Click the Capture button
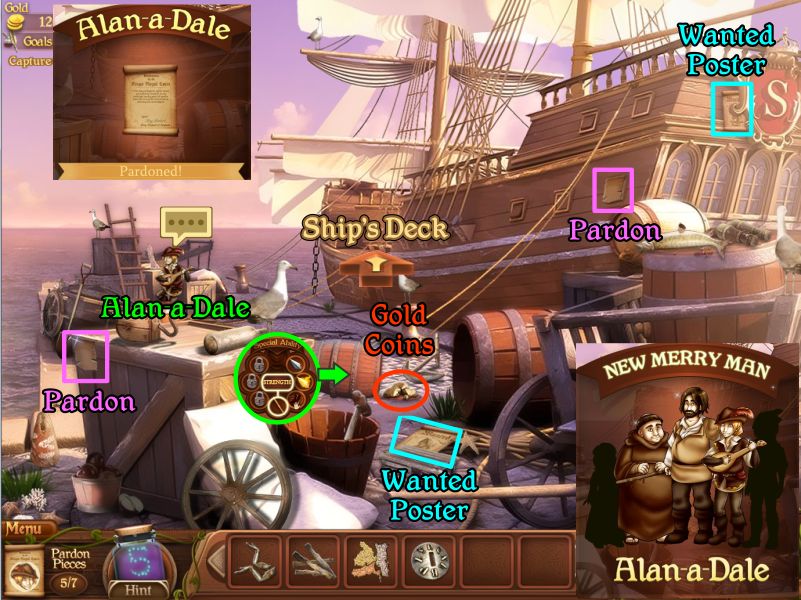801x600 pixels. coord(30,61)
